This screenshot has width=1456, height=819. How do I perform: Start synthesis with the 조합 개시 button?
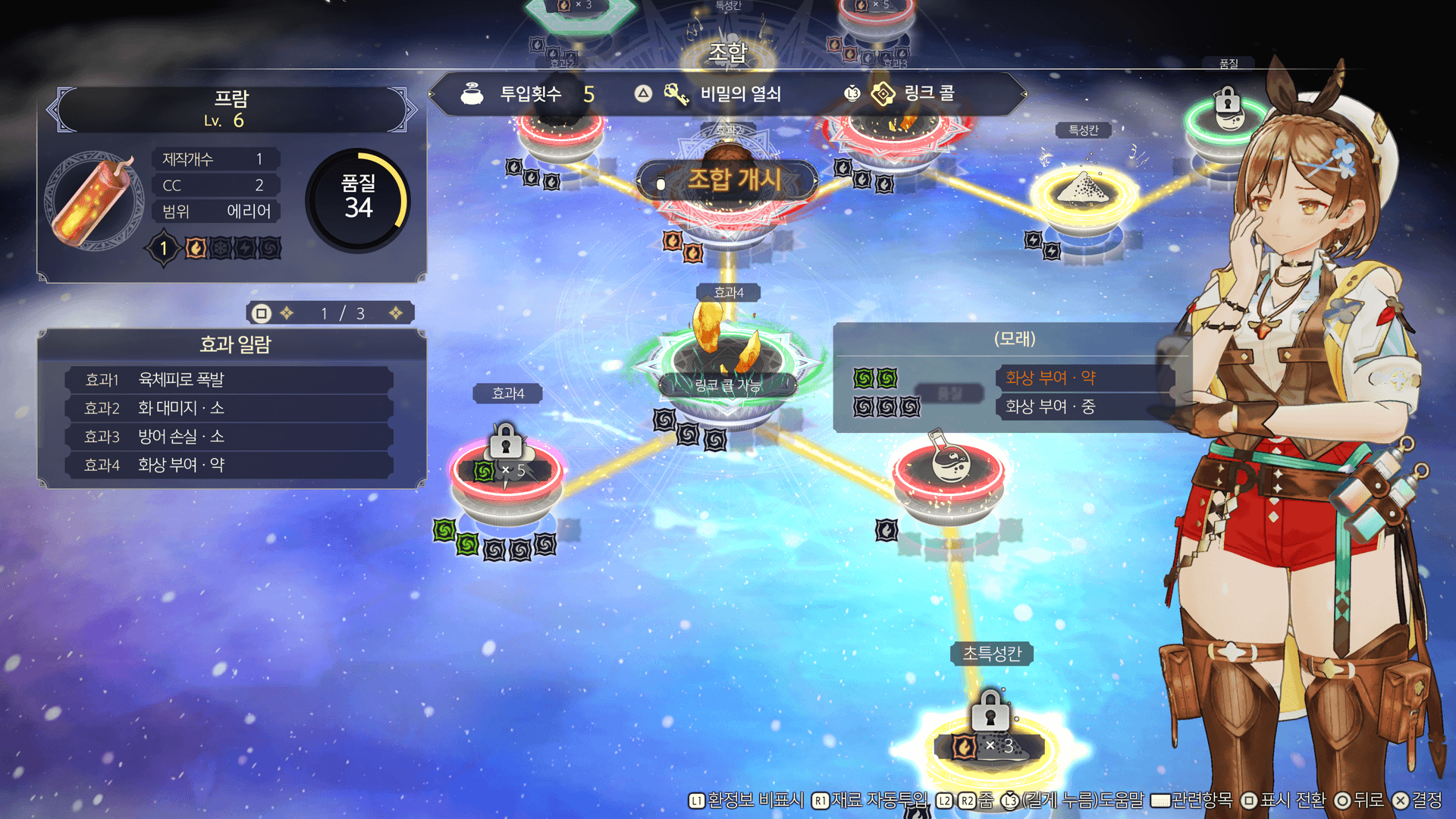pos(726,180)
